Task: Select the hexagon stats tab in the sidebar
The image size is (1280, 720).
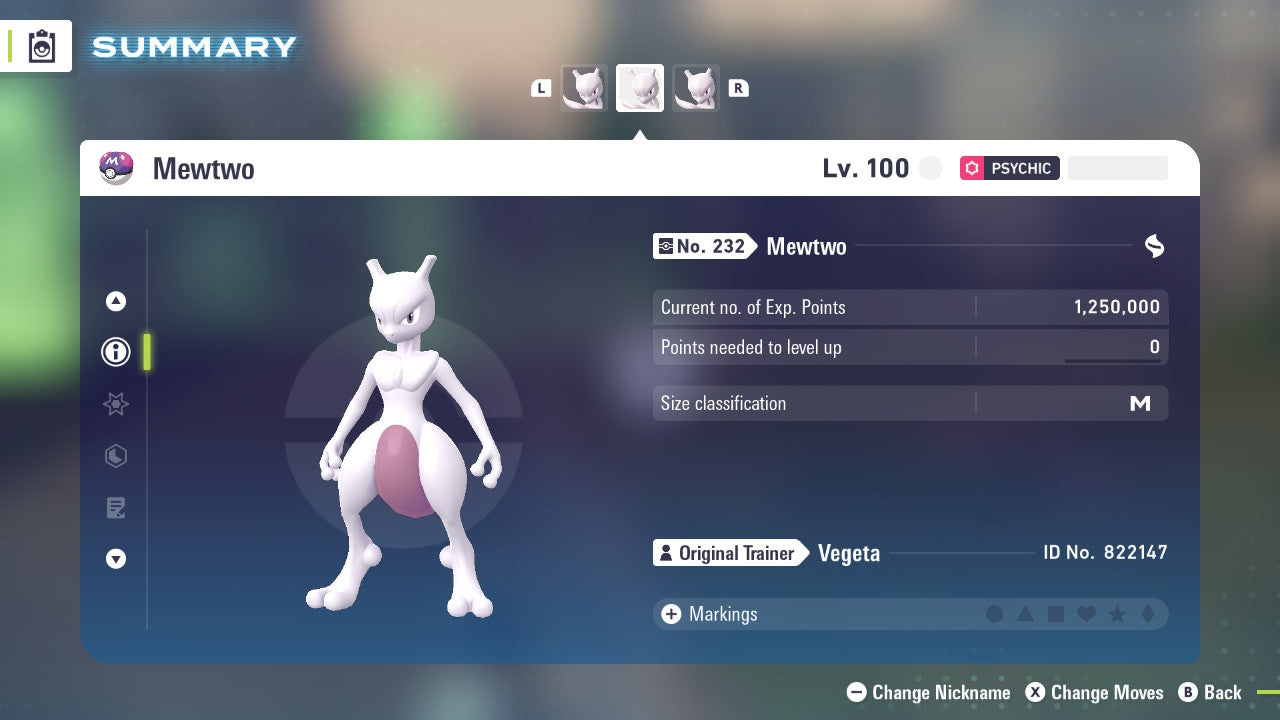Action: 116,456
